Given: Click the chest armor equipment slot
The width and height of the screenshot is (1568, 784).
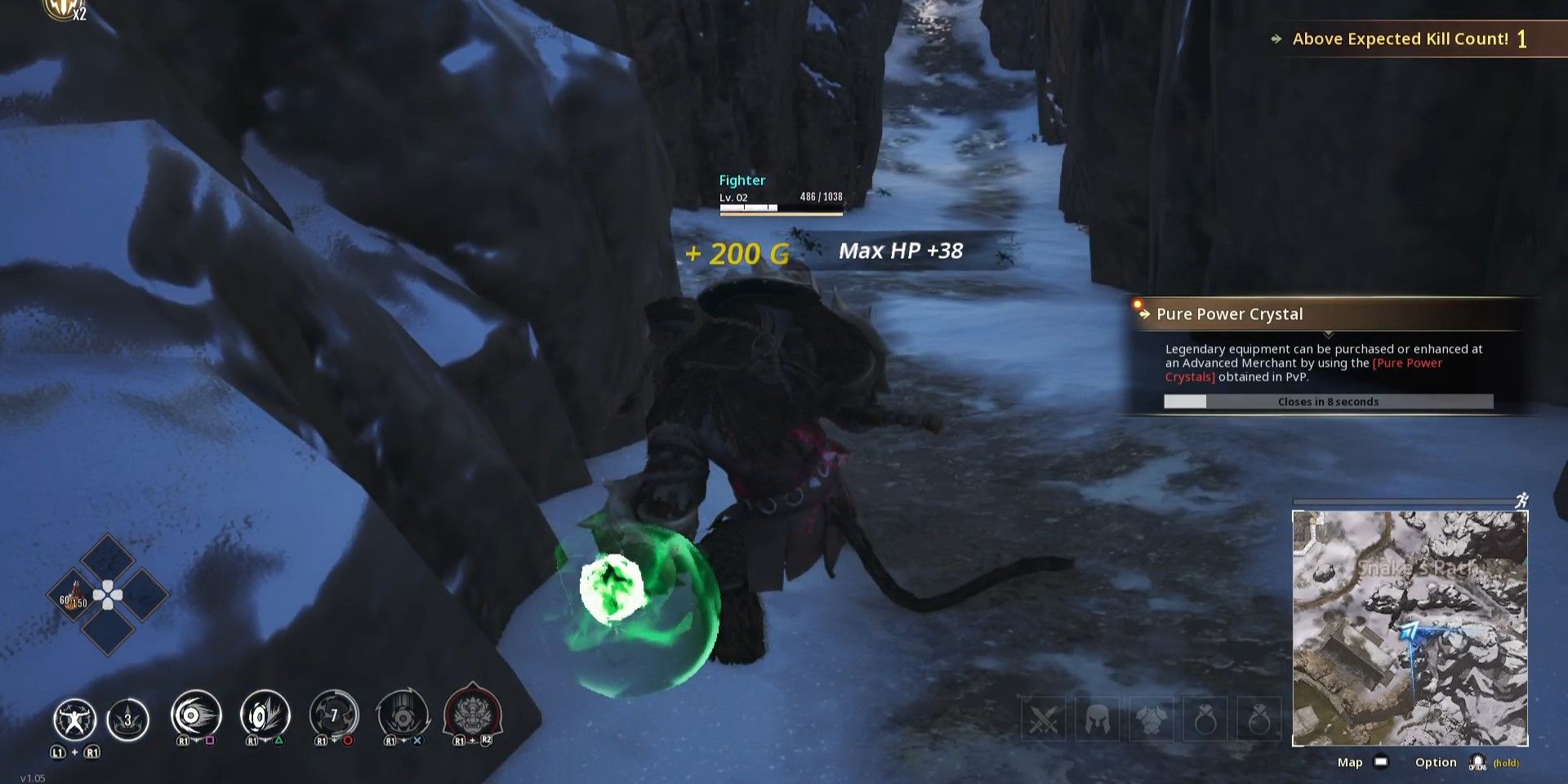Looking at the screenshot, I should 1153,719.
